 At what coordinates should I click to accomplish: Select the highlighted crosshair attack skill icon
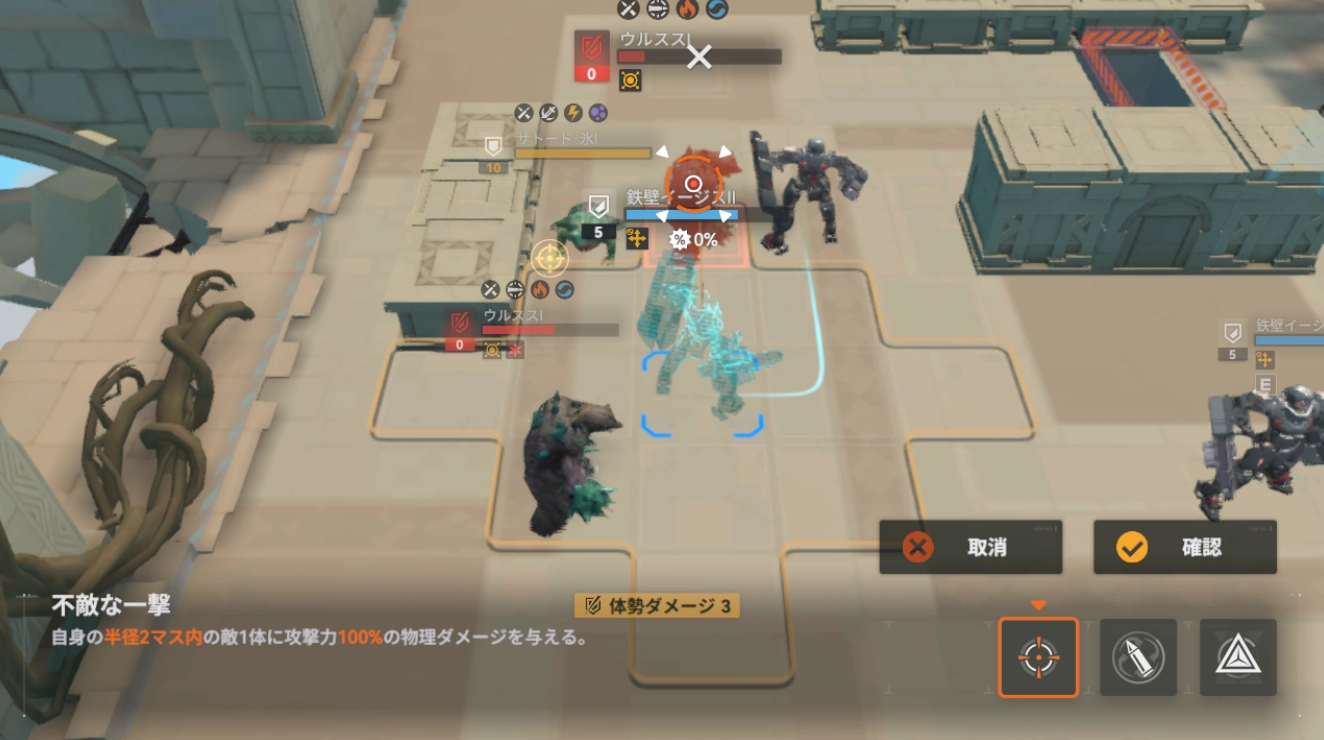point(1037,657)
